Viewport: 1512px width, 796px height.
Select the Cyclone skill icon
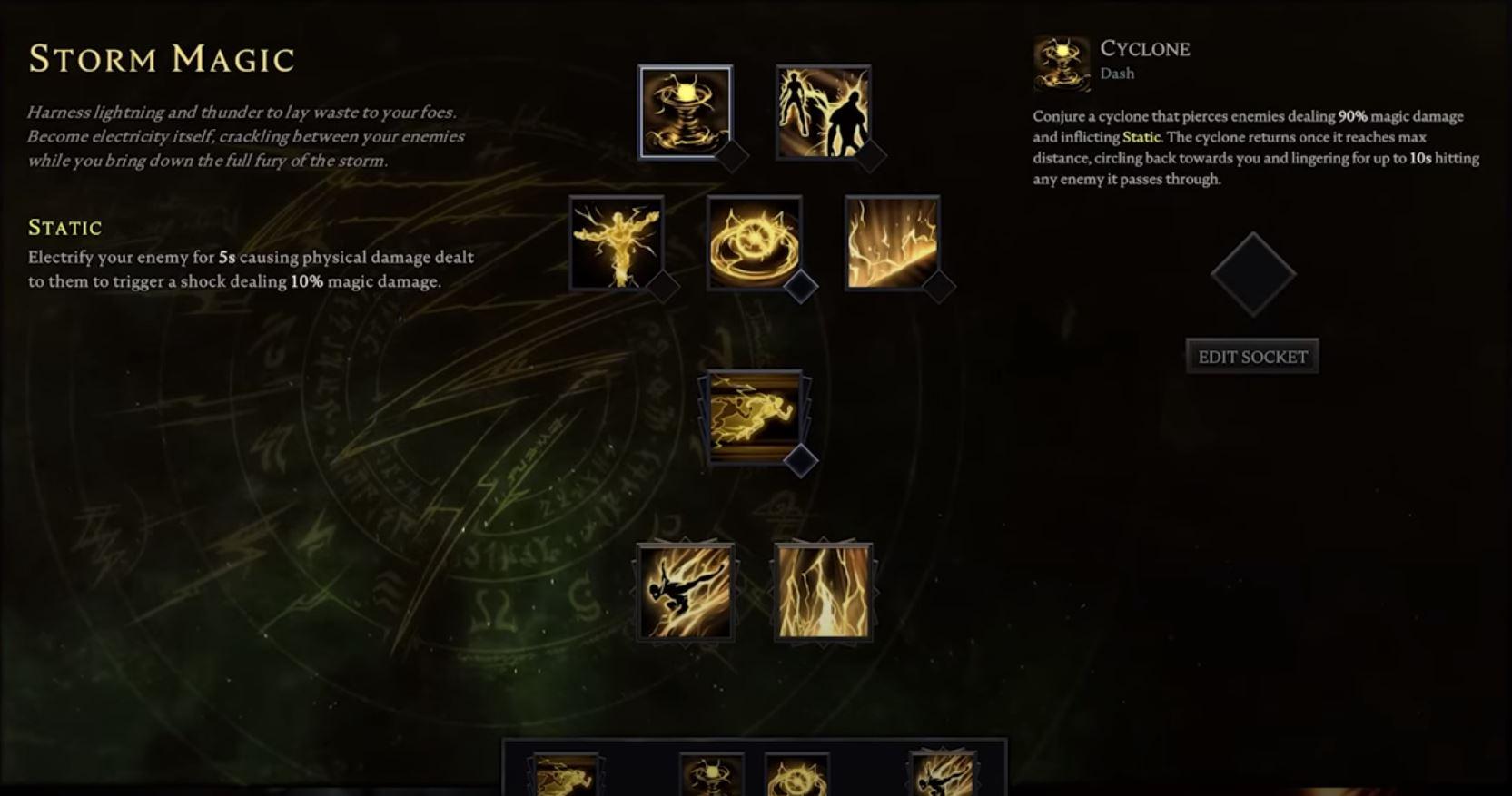687,111
